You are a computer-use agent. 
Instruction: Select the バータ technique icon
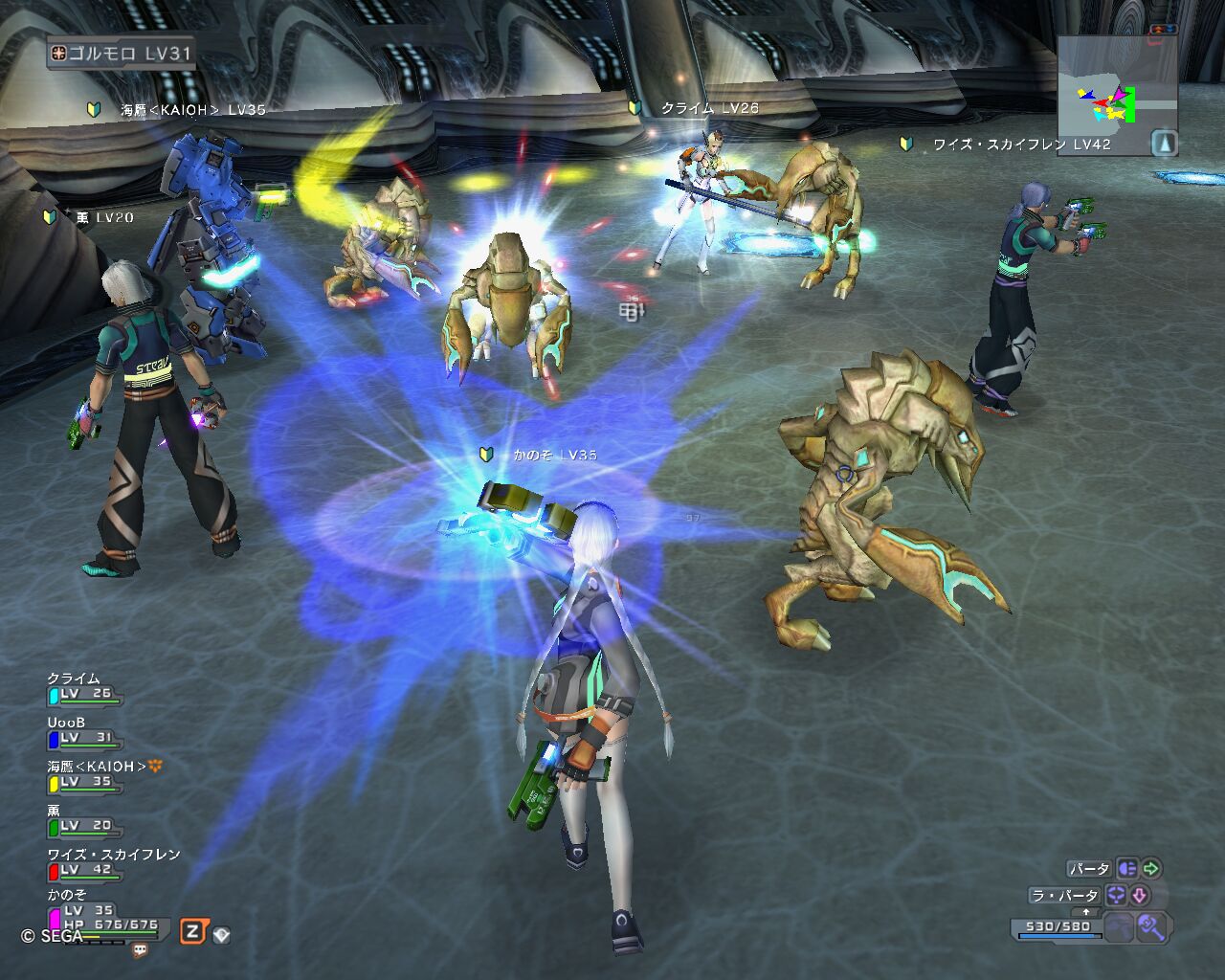(x=1127, y=869)
